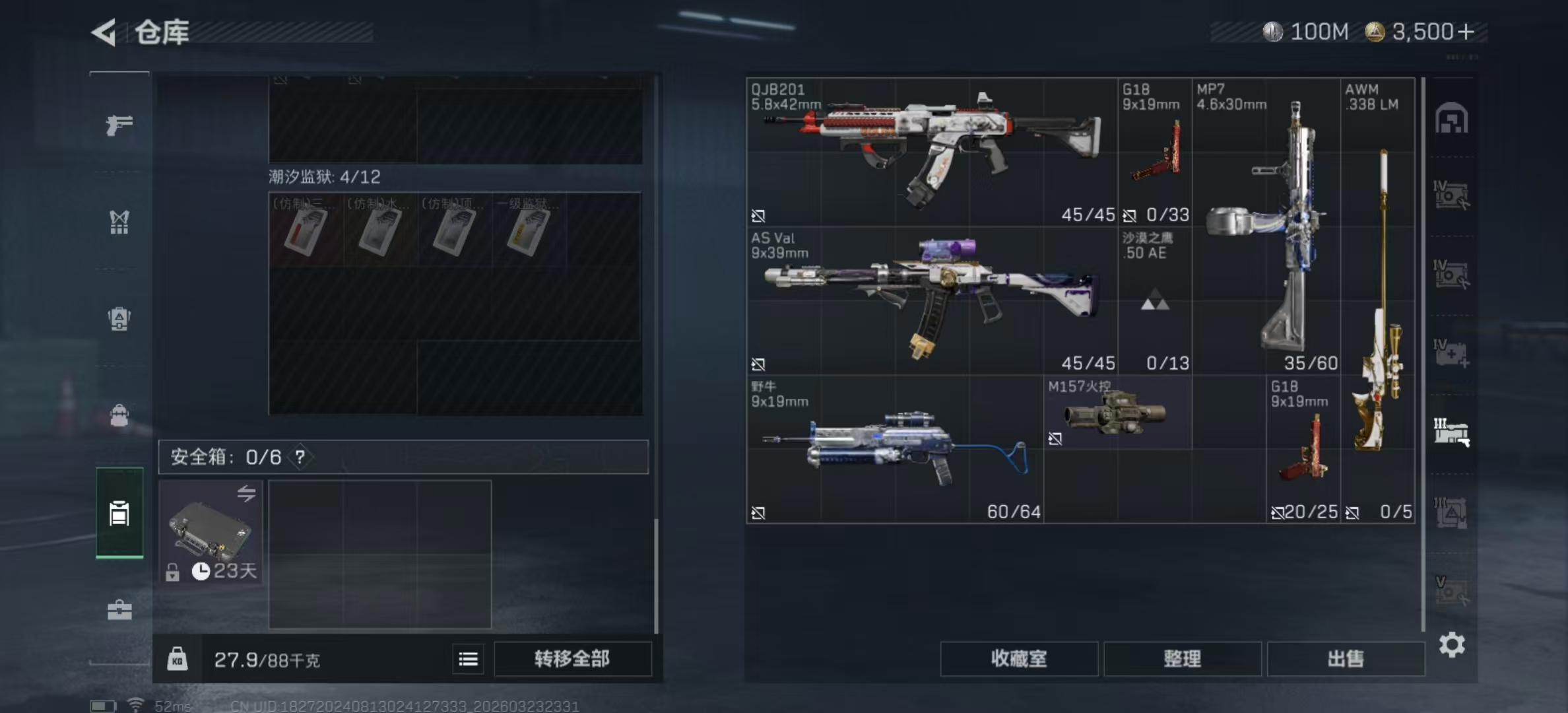This screenshot has width=1568, height=713.
Task: Pick the MP7 submachine gun
Action: pyautogui.click(x=1266, y=224)
